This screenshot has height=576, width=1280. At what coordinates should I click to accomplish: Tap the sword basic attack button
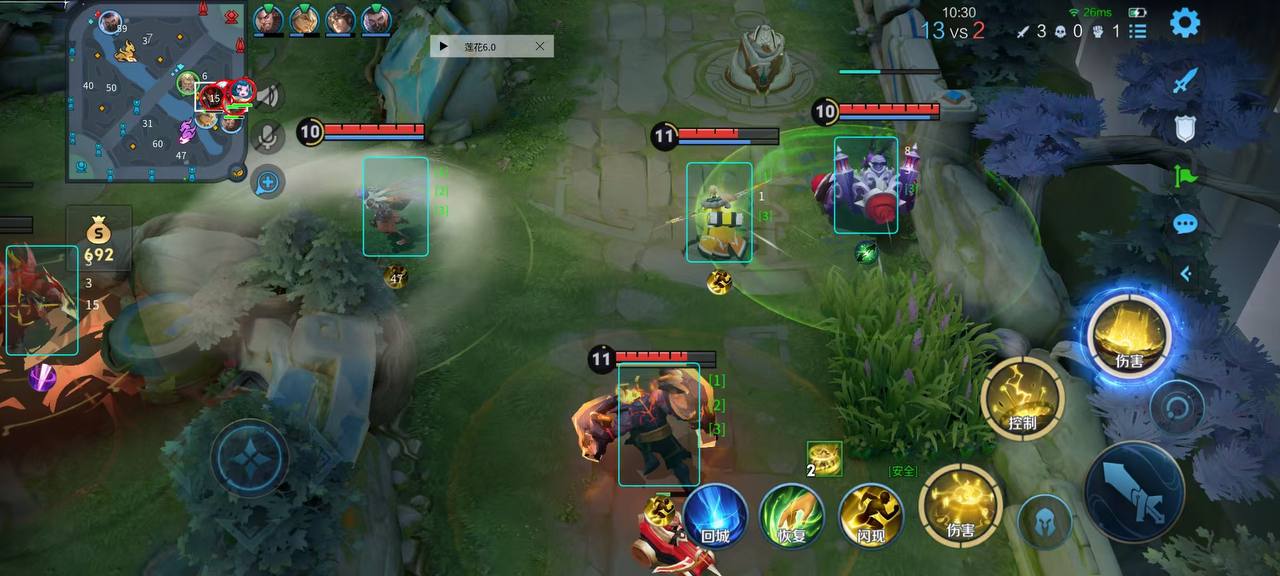pos(1137,494)
